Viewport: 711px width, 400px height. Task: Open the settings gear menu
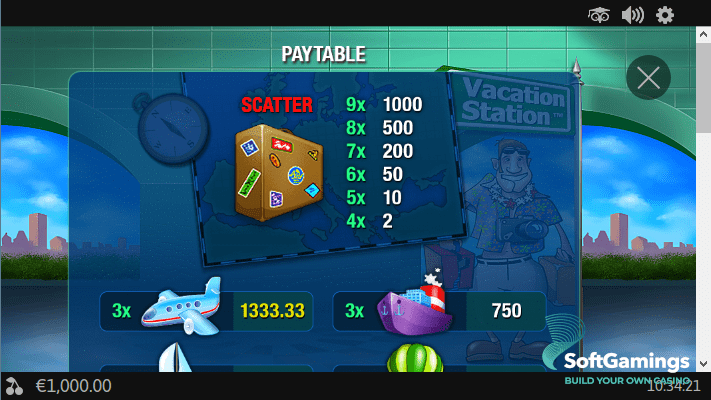point(665,14)
